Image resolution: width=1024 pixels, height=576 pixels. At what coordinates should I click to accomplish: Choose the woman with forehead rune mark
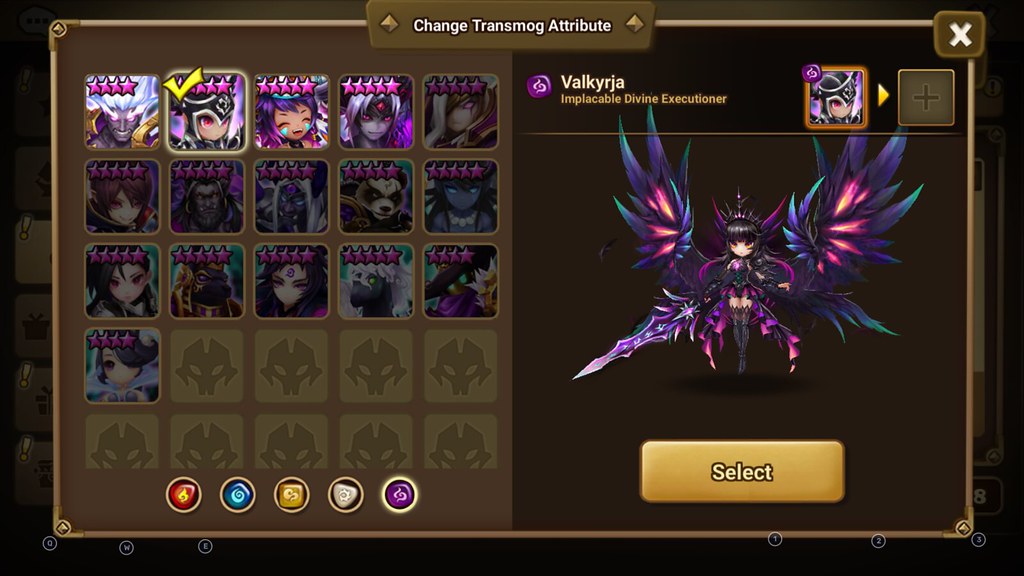[292, 282]
